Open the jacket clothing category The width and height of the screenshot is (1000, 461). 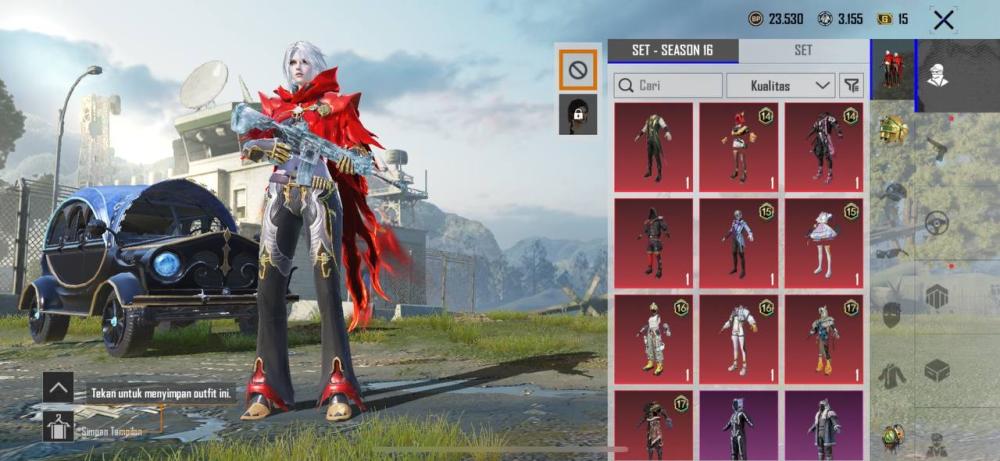pos(892,376)
